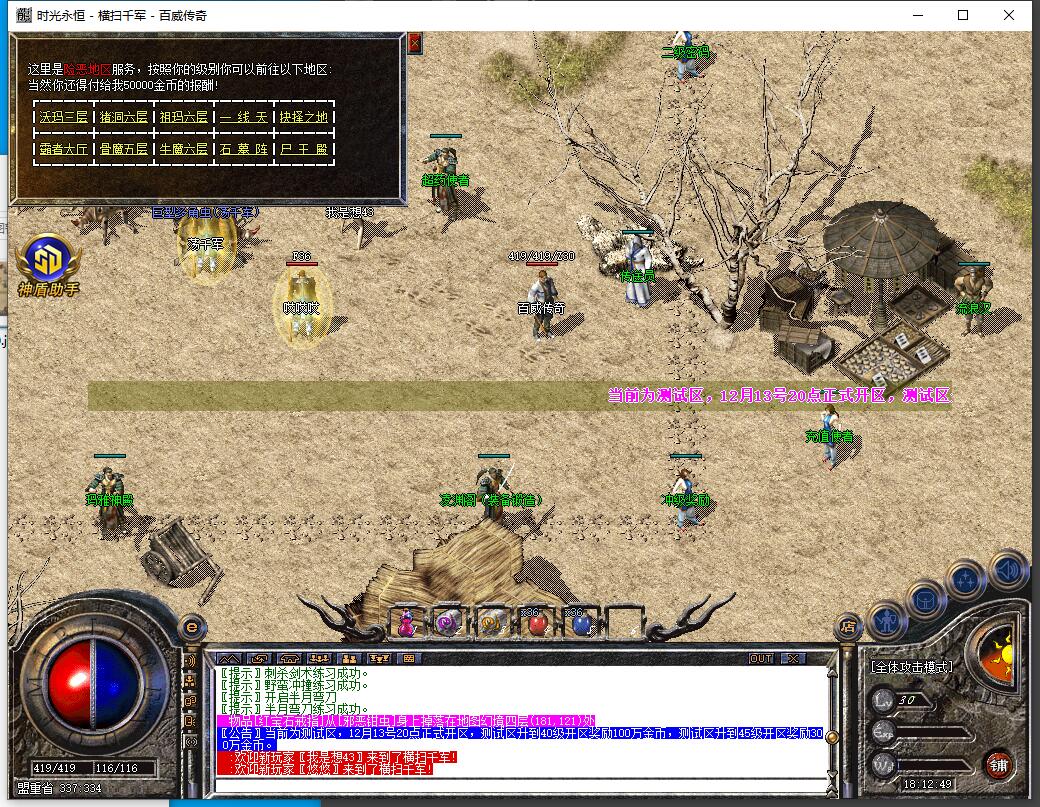Travel to 尸王殿
This screenshot has width=1040, height=807.
click(x=304, y=149)
